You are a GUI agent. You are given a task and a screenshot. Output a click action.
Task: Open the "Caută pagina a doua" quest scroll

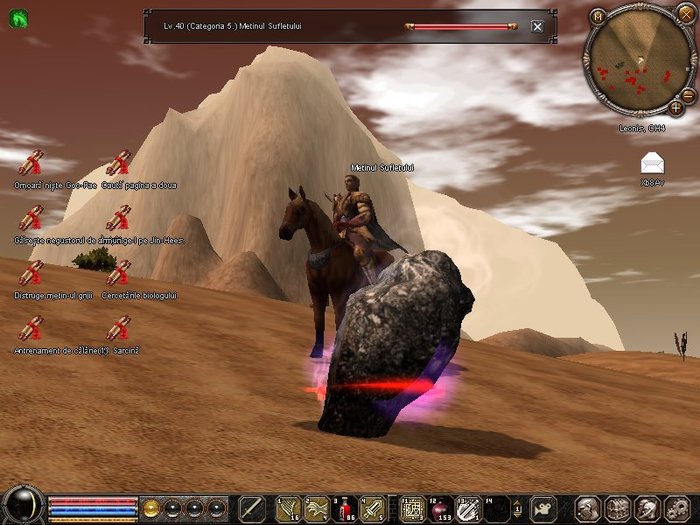[x=119, y=163]
